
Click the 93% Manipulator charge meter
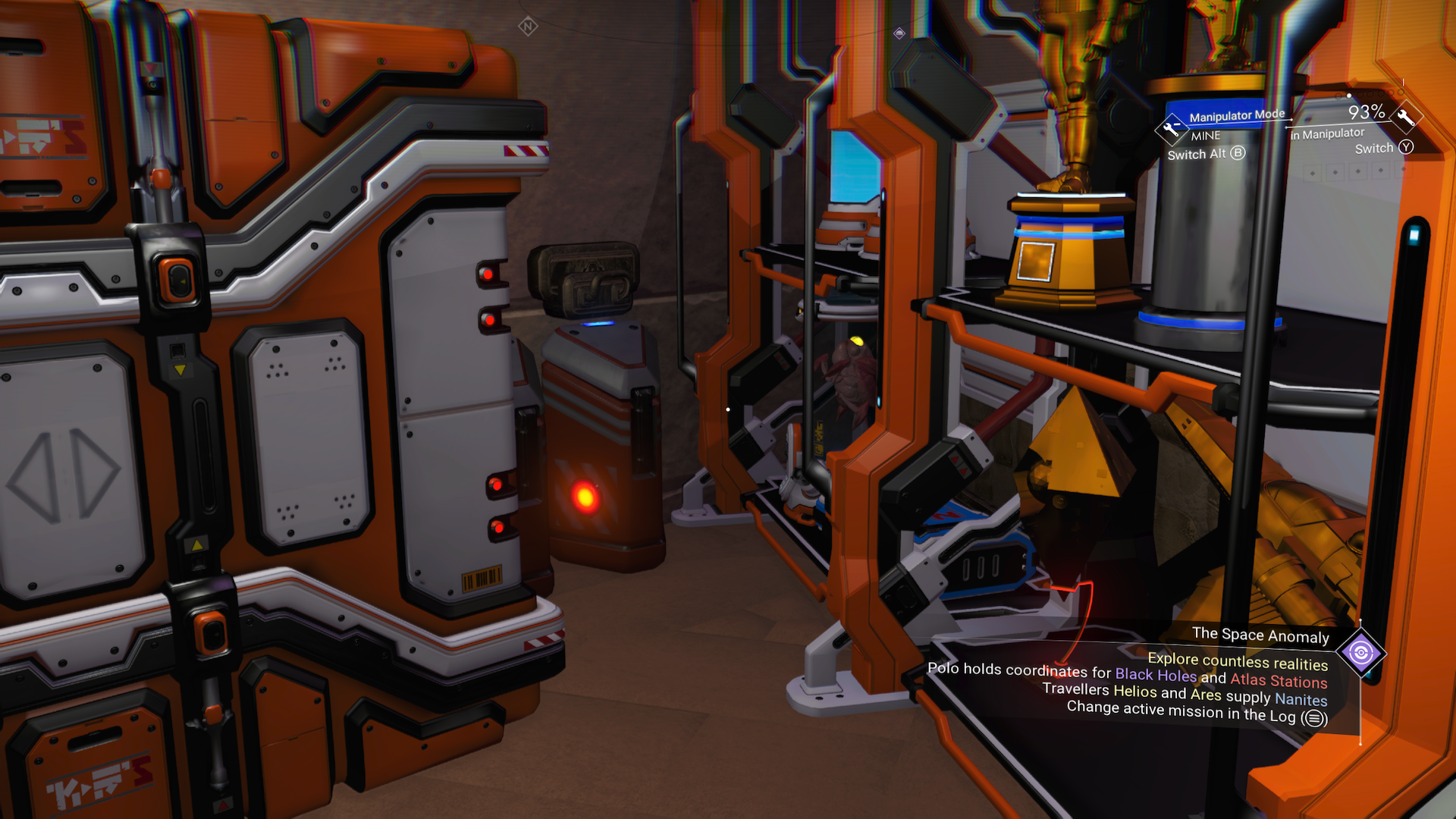[1367, 112]
